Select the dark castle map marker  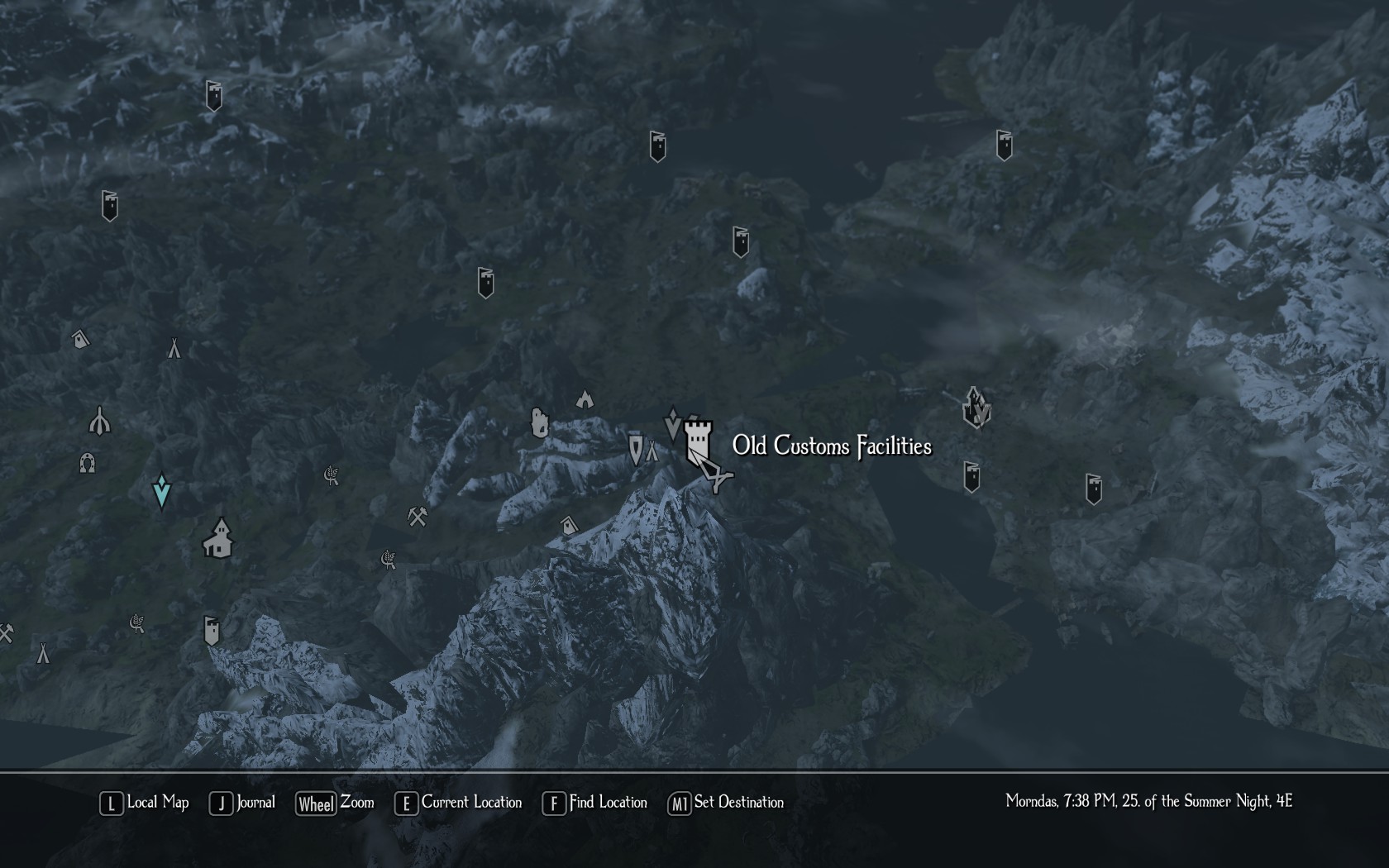tap(976, 408)
